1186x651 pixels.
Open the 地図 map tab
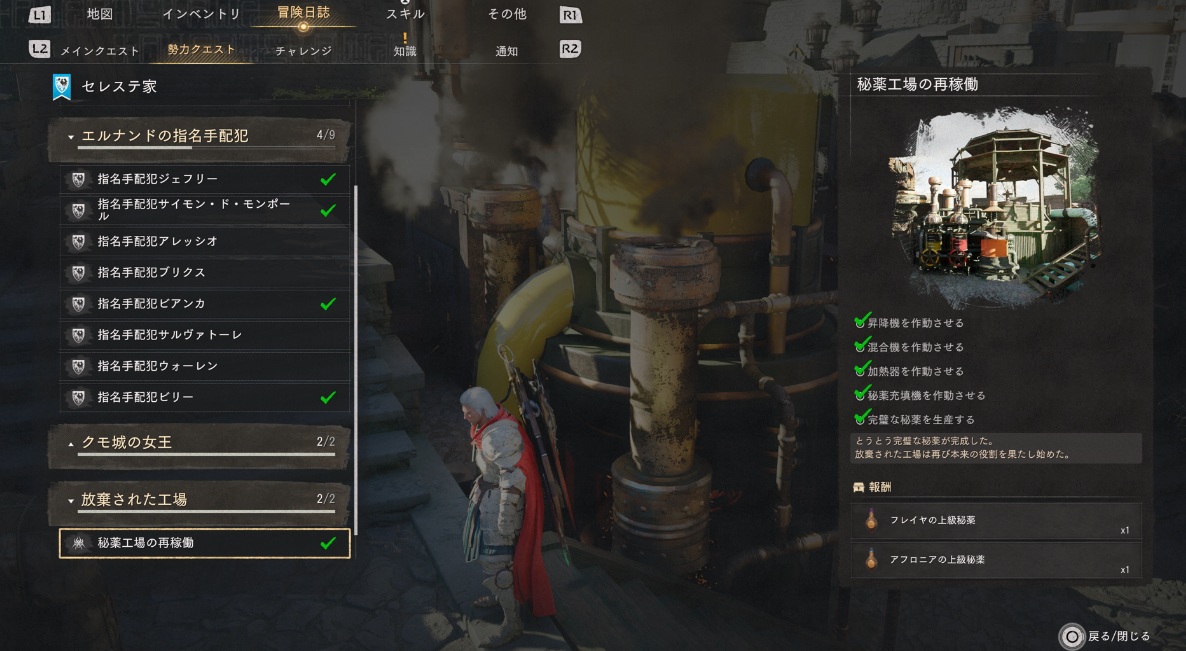click(x=100, y=15)
